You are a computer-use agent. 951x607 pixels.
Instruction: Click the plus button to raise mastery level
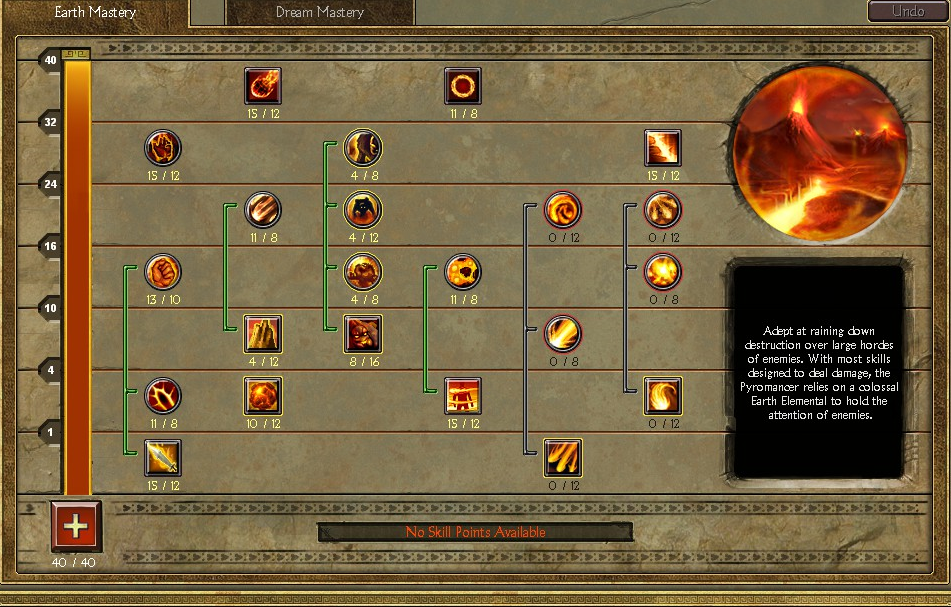pyautogui.click(x=76, y=527)
